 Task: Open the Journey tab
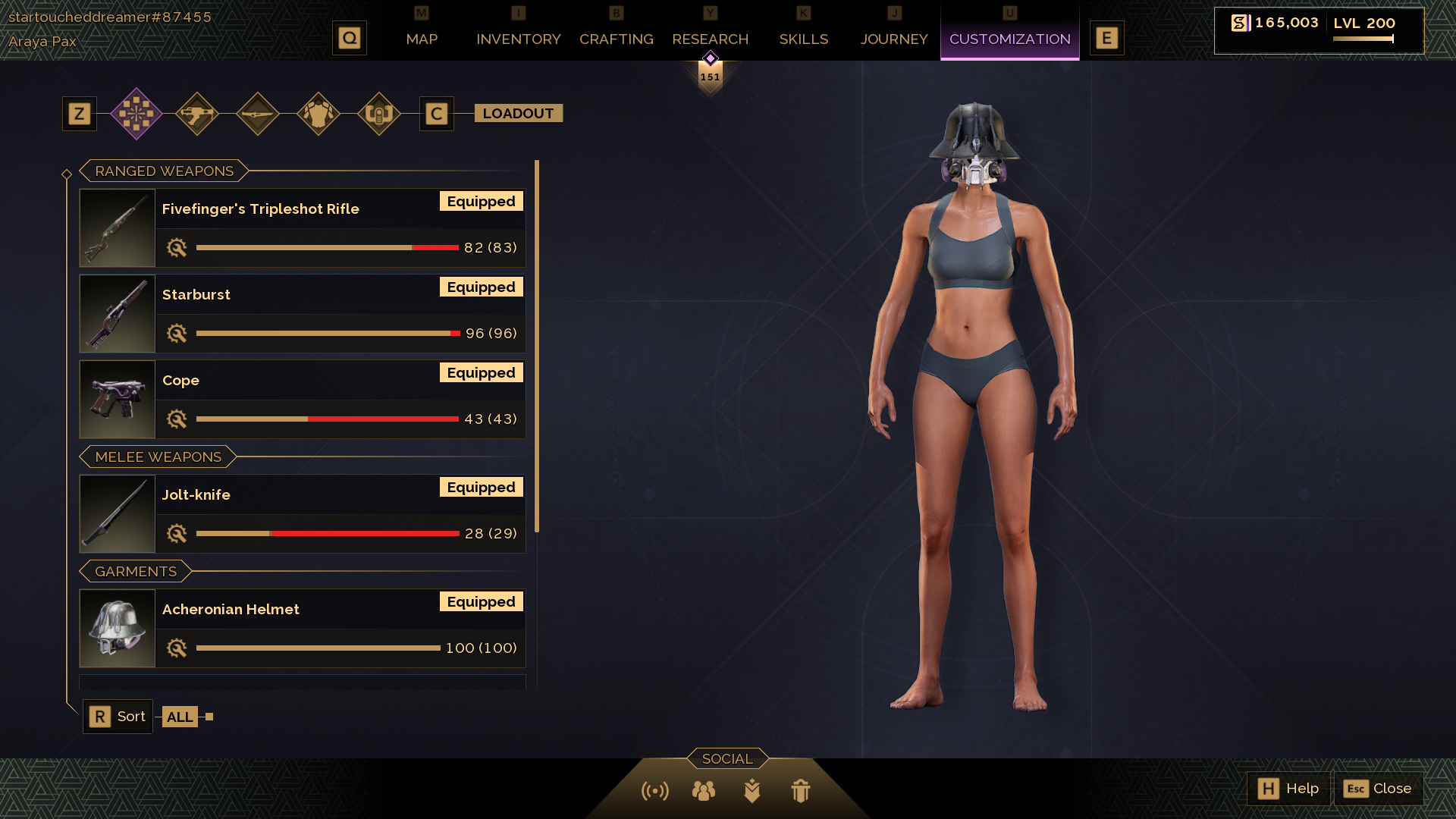893,39
